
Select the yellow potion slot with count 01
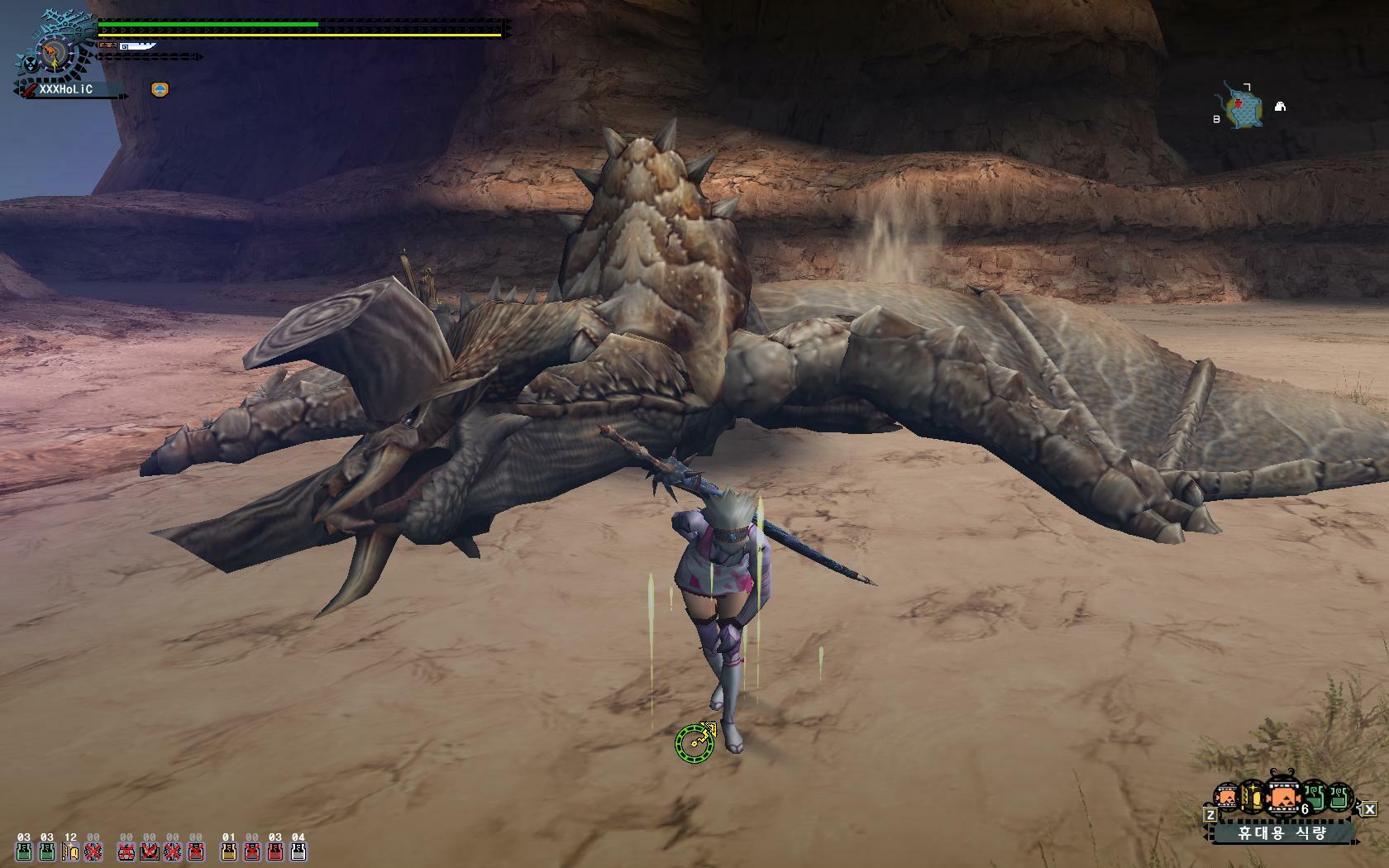(228, 851)
